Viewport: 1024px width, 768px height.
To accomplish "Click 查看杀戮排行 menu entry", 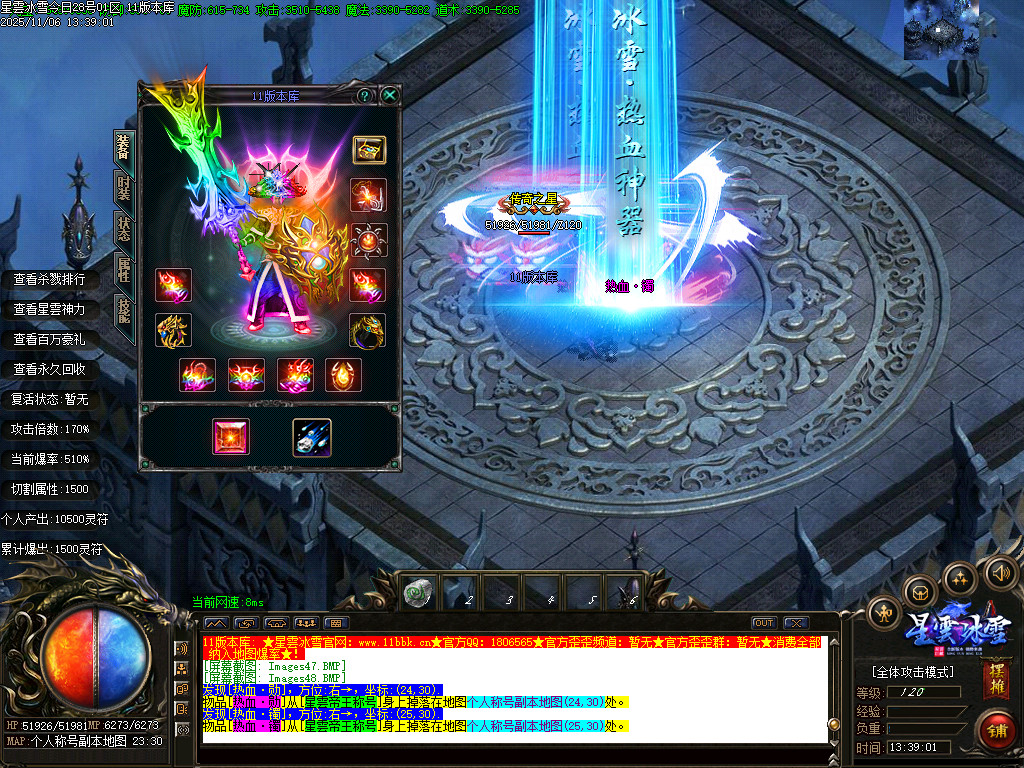I will tap(49, 280).
